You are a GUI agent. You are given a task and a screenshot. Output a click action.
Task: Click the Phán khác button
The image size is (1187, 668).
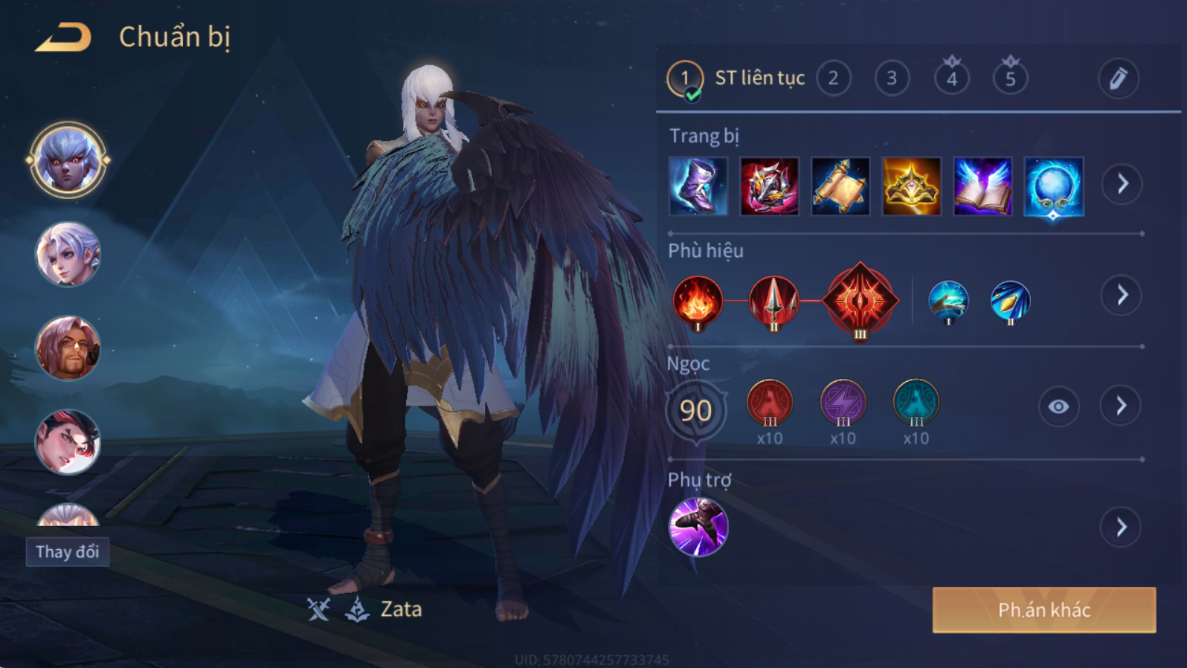(x=1043, y=610)
